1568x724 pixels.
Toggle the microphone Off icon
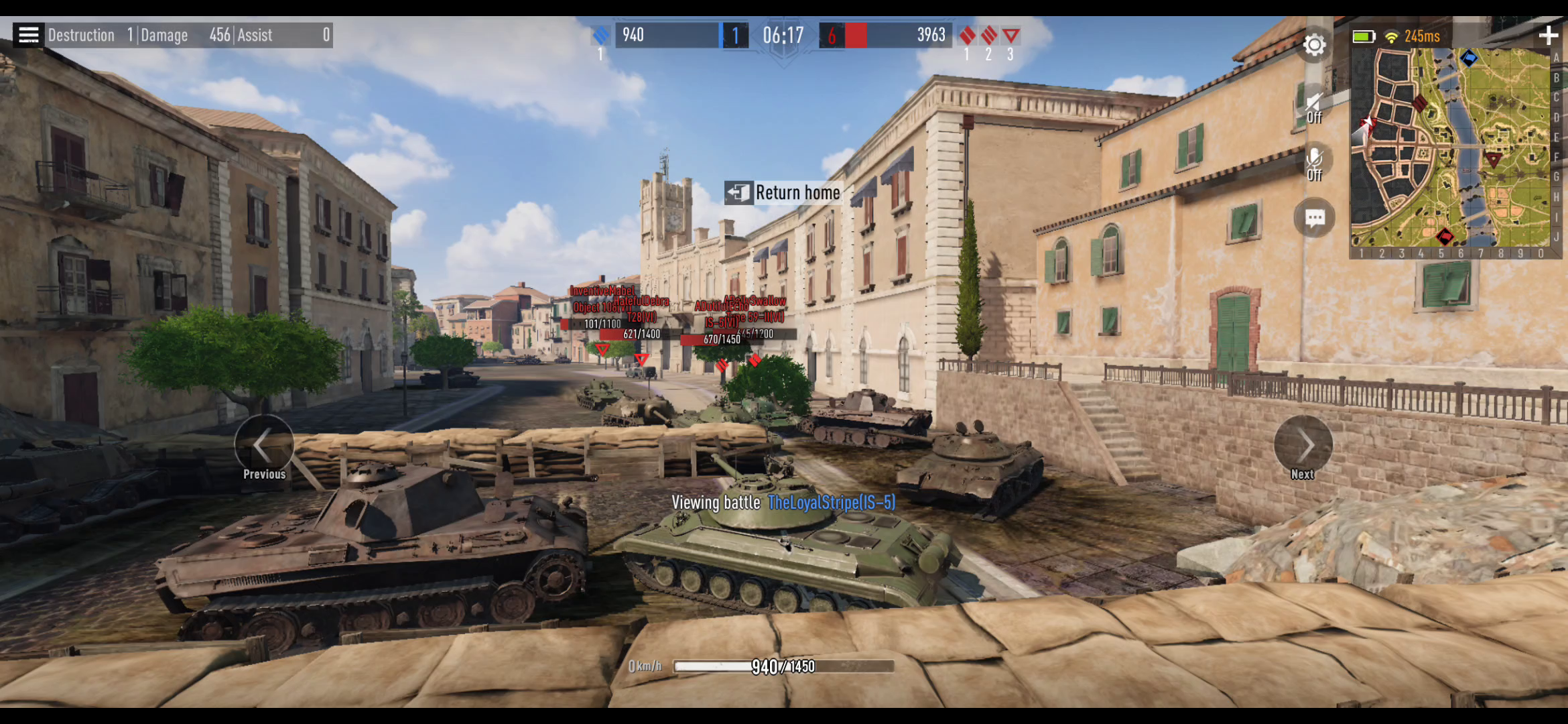pos(1314,163)
